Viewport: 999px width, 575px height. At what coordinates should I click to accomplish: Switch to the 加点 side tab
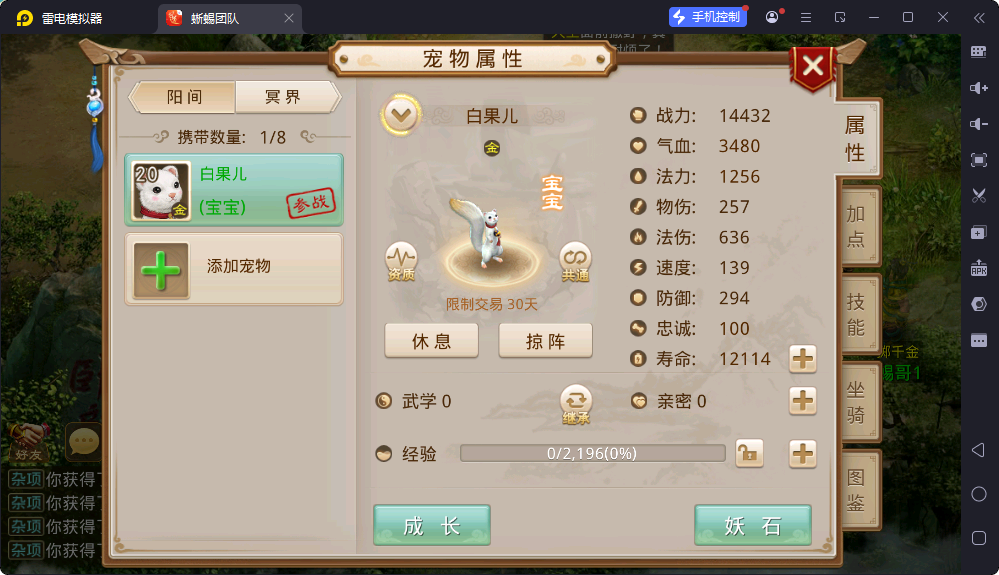(x=856, y=226)
